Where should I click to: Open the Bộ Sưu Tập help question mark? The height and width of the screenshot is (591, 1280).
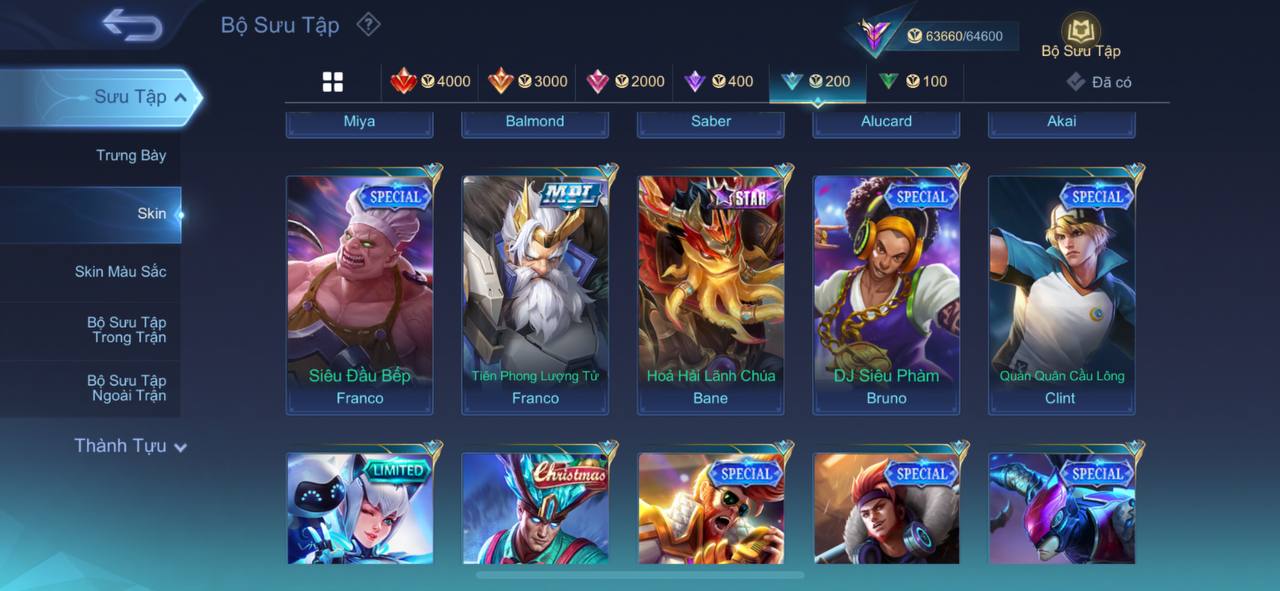pos(369,24)
